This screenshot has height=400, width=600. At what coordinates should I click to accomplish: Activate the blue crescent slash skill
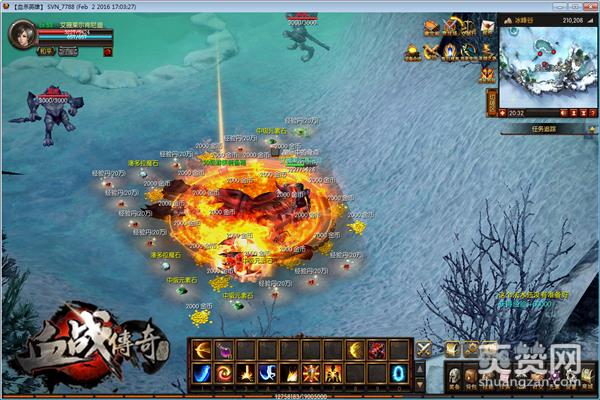[x=201, y=373]
